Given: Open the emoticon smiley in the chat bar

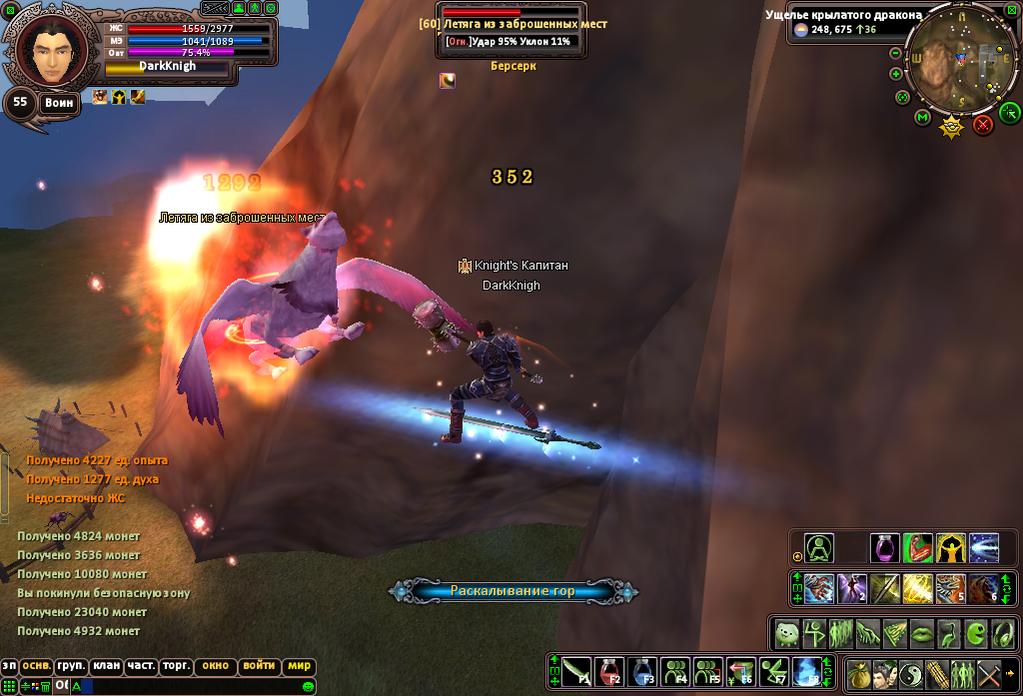Looking at the screenshot, I should (x=309, y=686).
